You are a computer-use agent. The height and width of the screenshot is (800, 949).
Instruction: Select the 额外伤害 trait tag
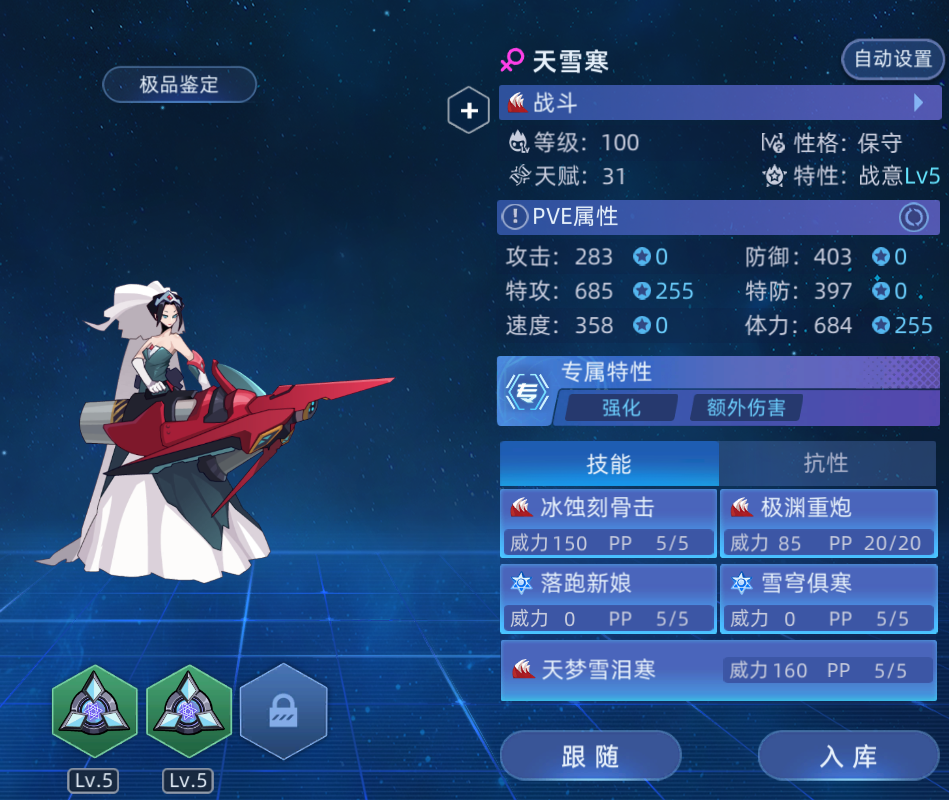tap(746, 407)
